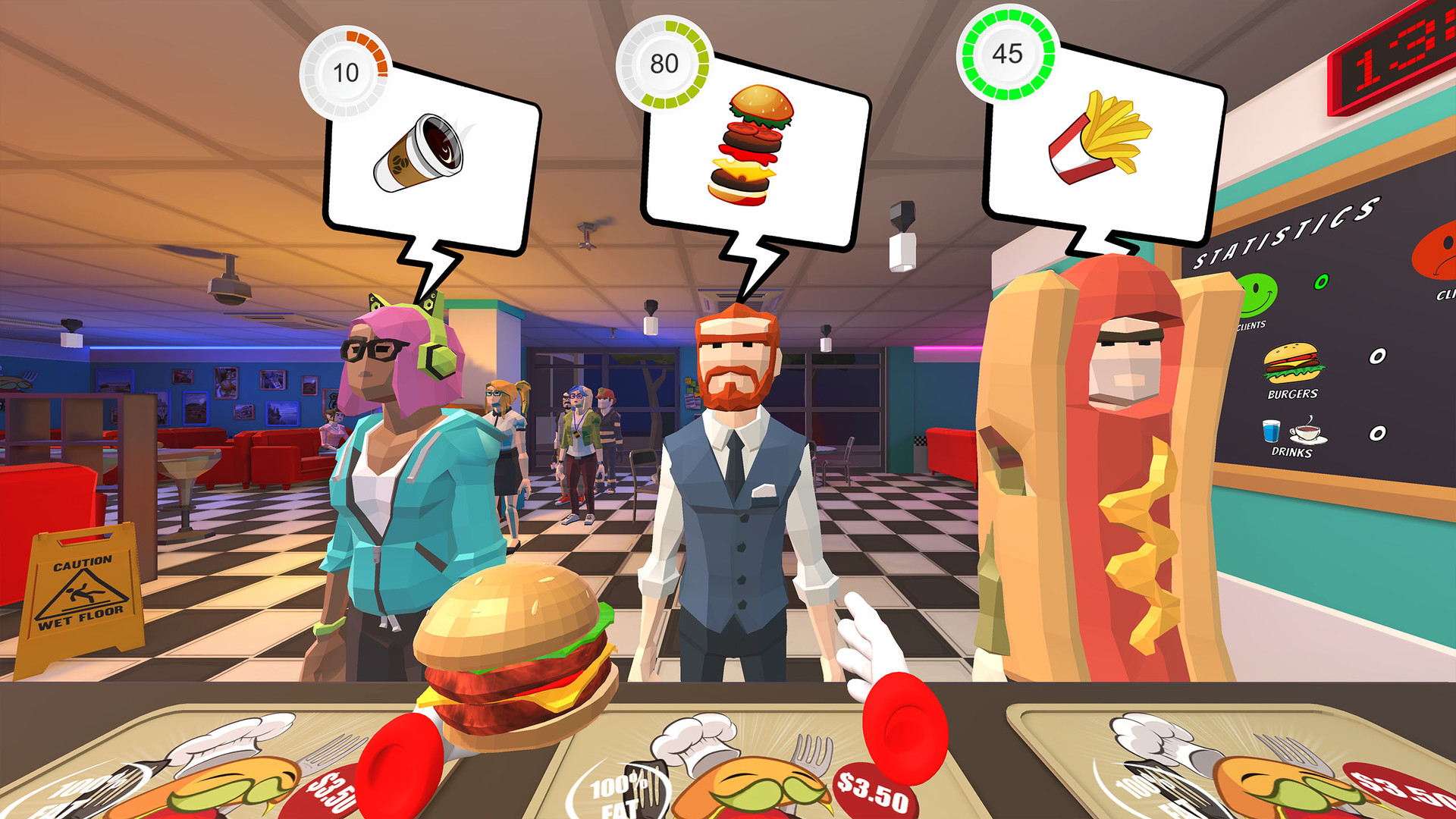This screenshot has height=819, width=1456.
Task: Select the fries icon in the right speech bubble
Action: pyautogui.click(x=1100, y=136)
